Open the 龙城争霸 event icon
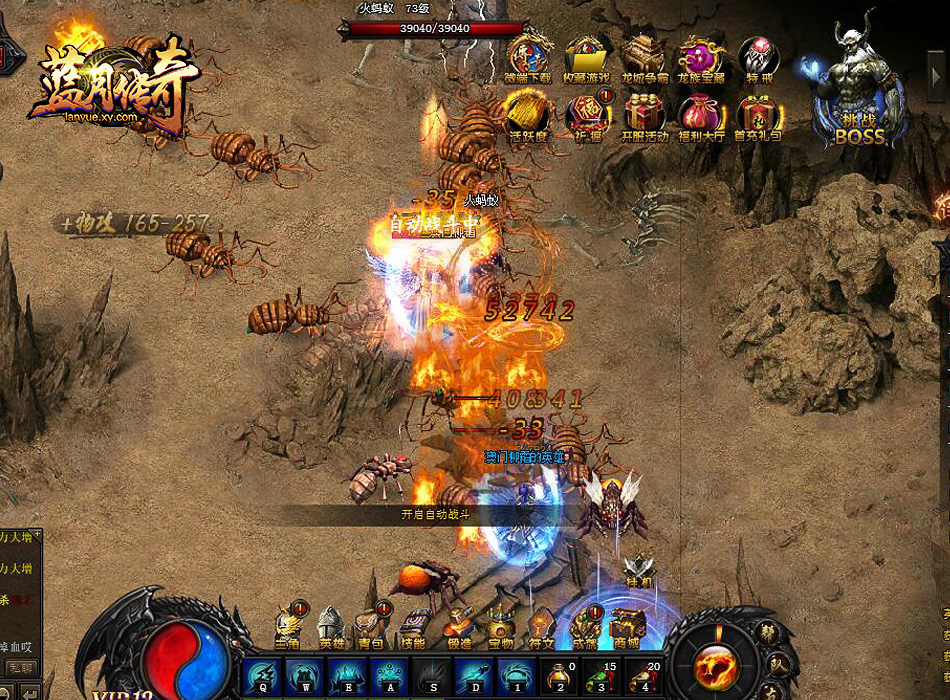This screenshot has width=950, height=700. [x=643, y=58]
